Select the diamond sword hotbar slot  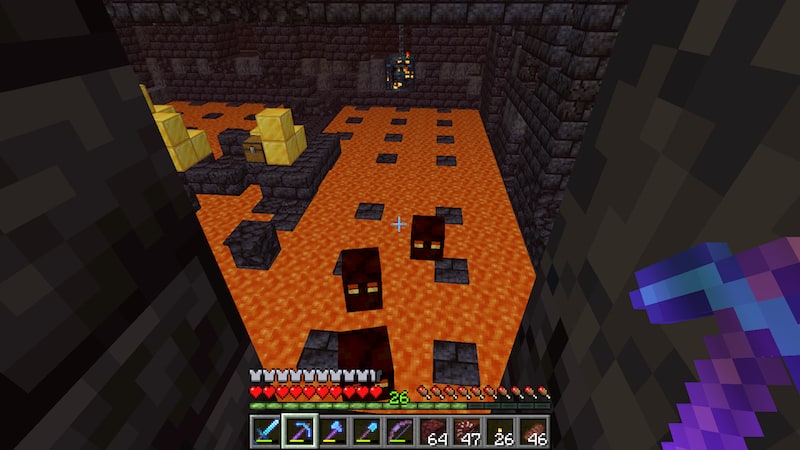[265, 431]
